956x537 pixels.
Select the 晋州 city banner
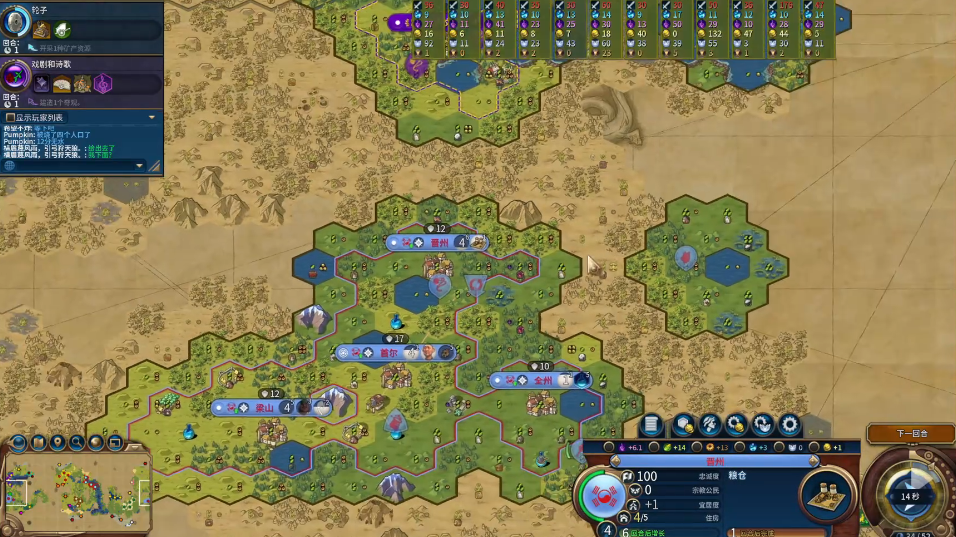point(439,242)
